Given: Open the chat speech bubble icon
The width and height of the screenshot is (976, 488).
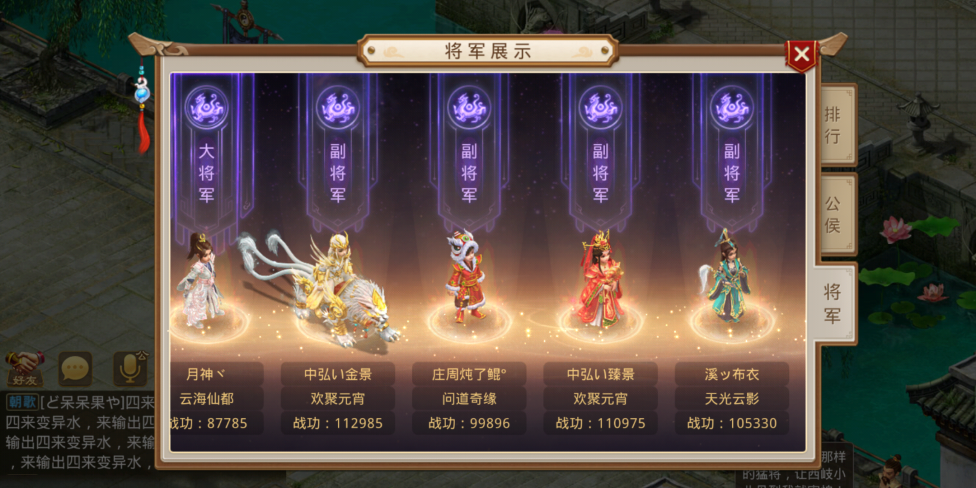Looking at the screenshot, I should [75, 369].
